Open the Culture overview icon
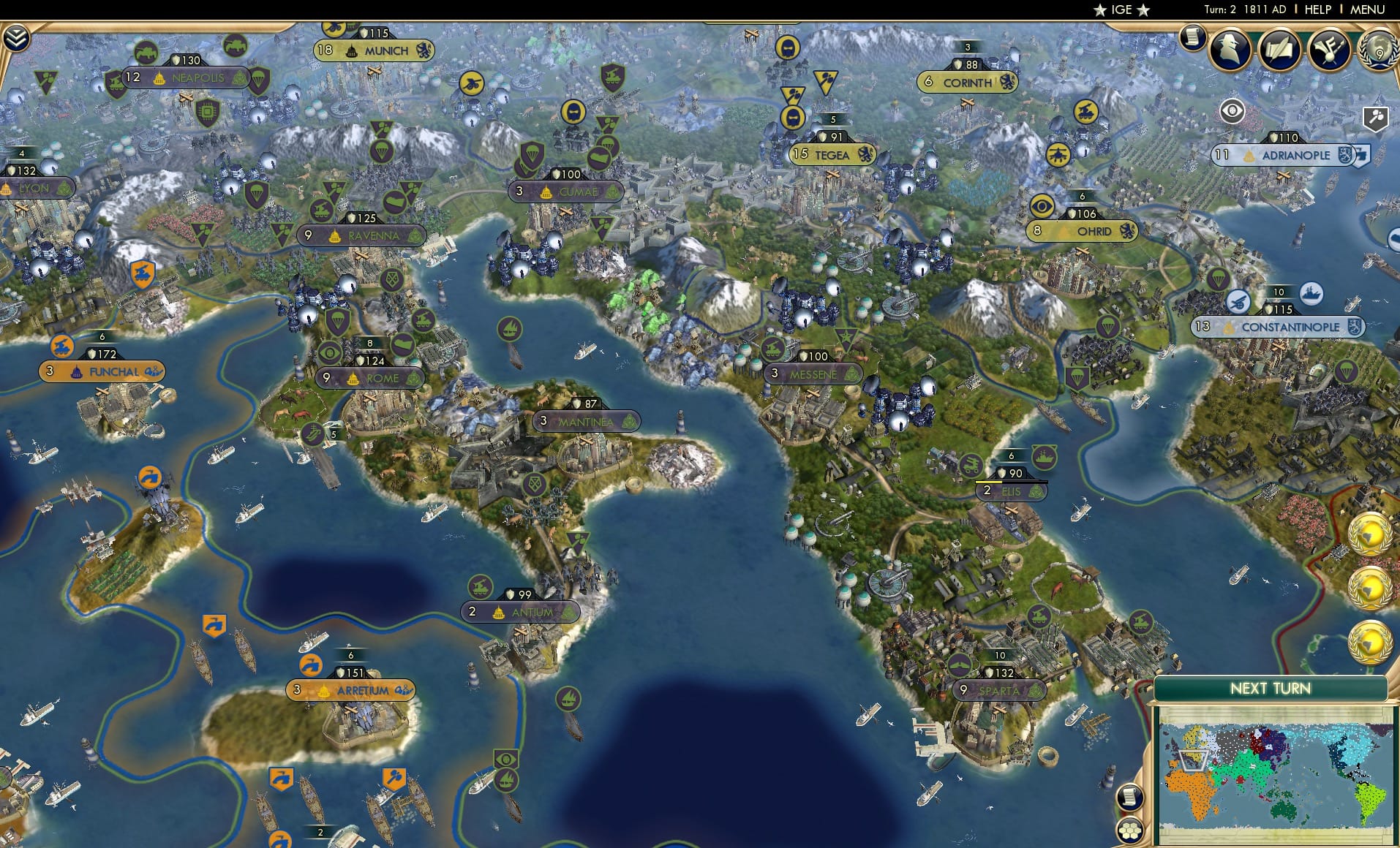Viewport: 1400px width, 848px height. 1331,48
